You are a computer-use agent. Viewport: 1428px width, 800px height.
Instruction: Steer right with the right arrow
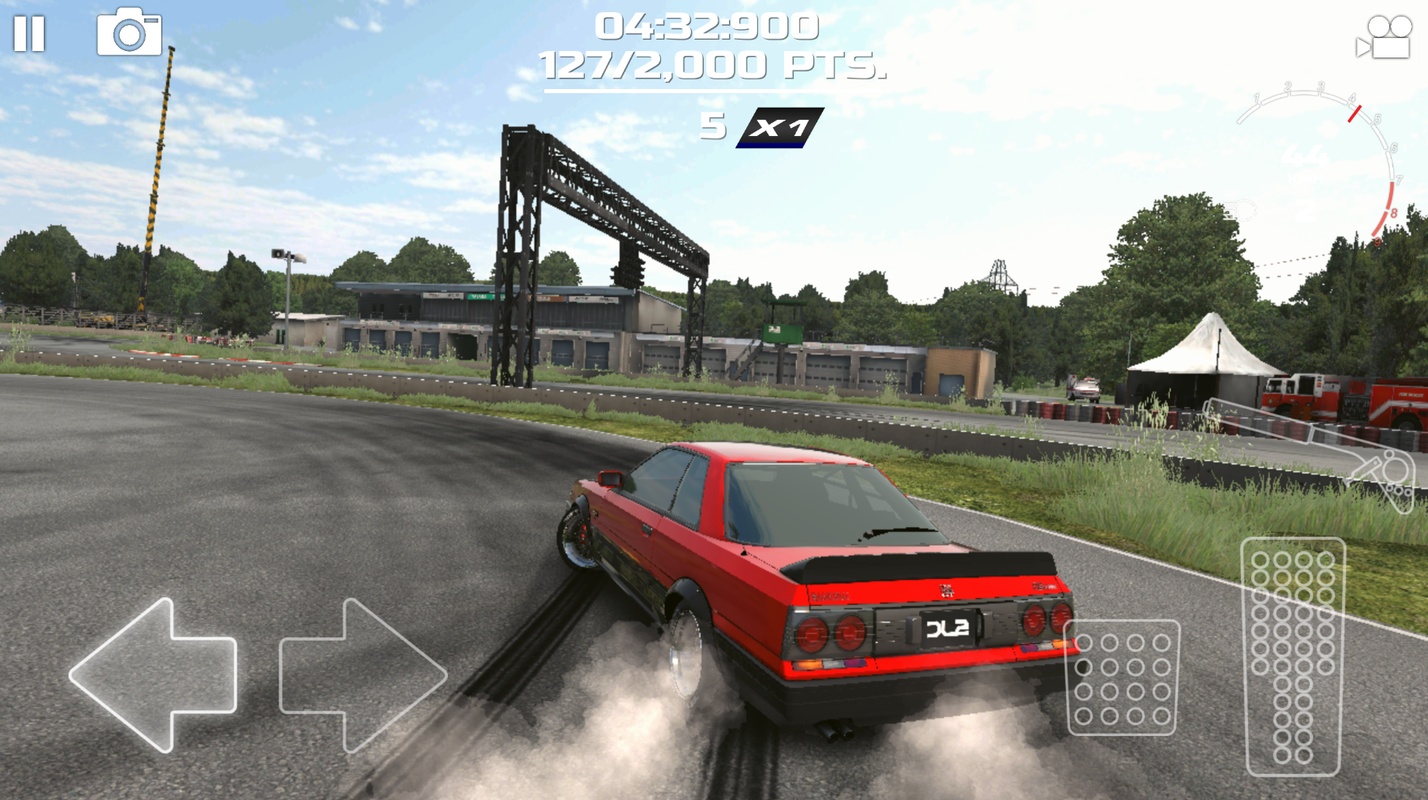click(362, 674)
